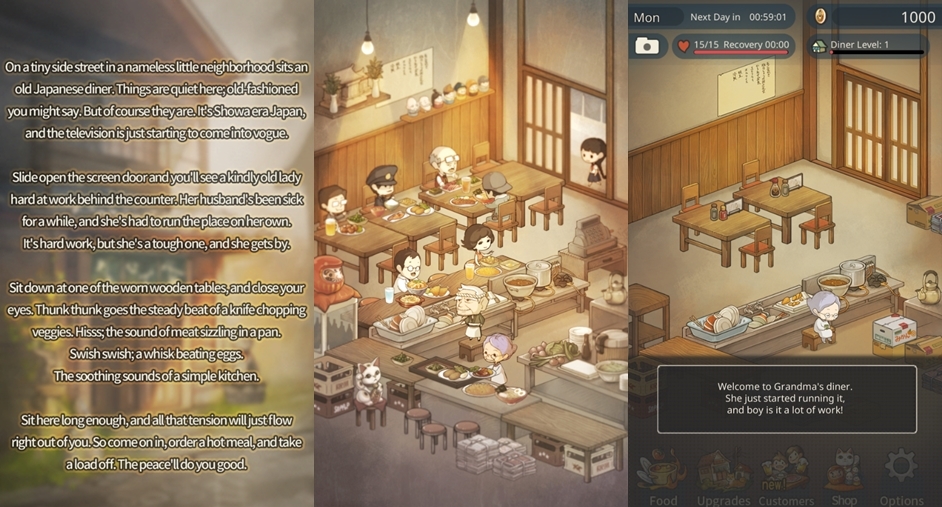Tap the camera screenshot button

(x=648, y=46)
